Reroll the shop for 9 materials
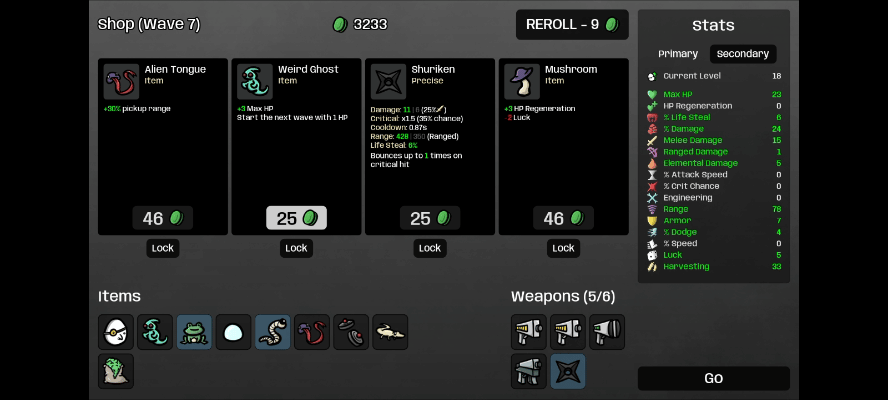This screenshot has width=888, height=400. [572, 25]
